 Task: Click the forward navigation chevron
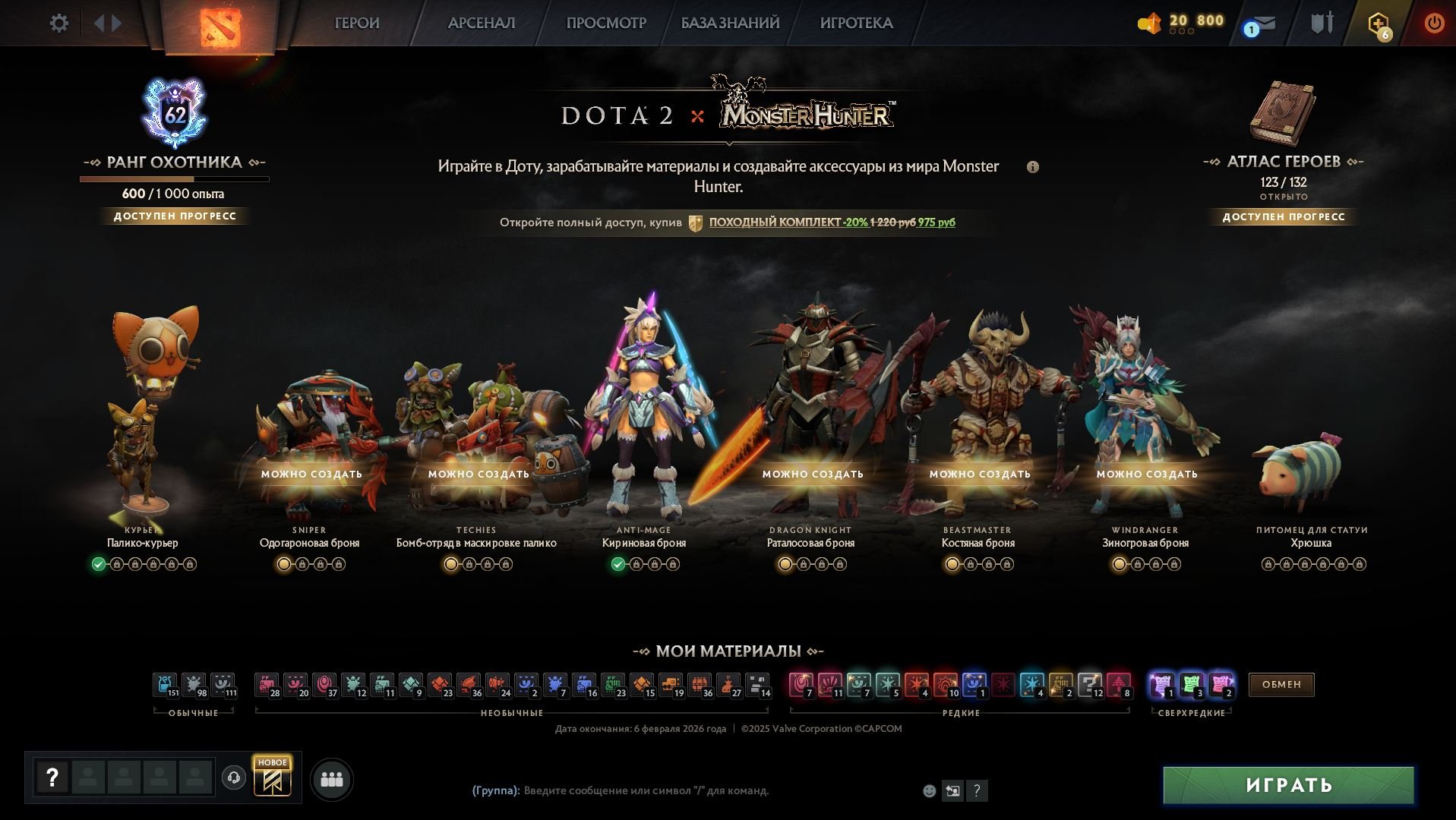pyautogui.click(x=115, y=23)
